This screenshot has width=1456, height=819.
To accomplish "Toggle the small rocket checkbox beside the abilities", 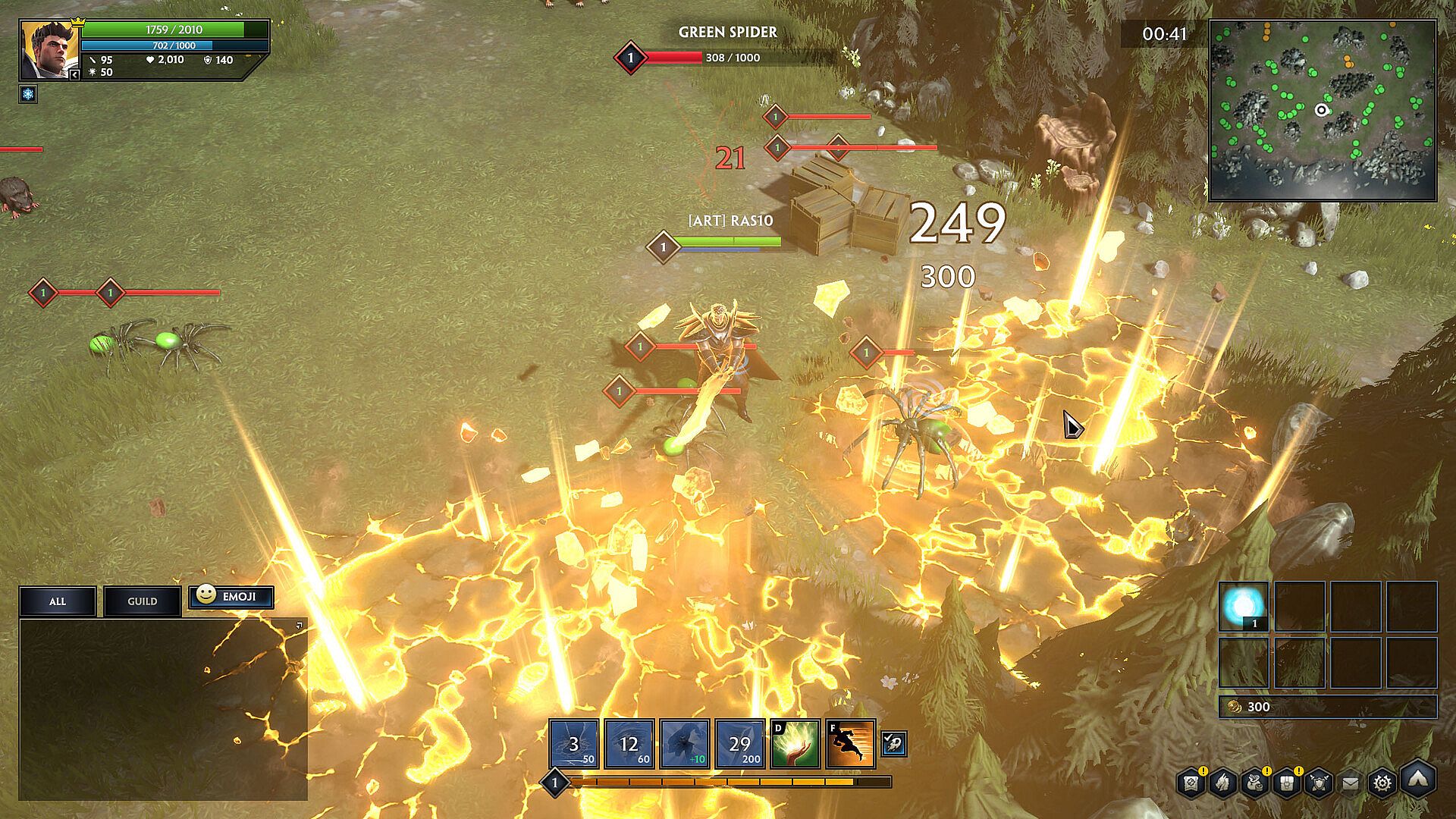I will (893, 744).
